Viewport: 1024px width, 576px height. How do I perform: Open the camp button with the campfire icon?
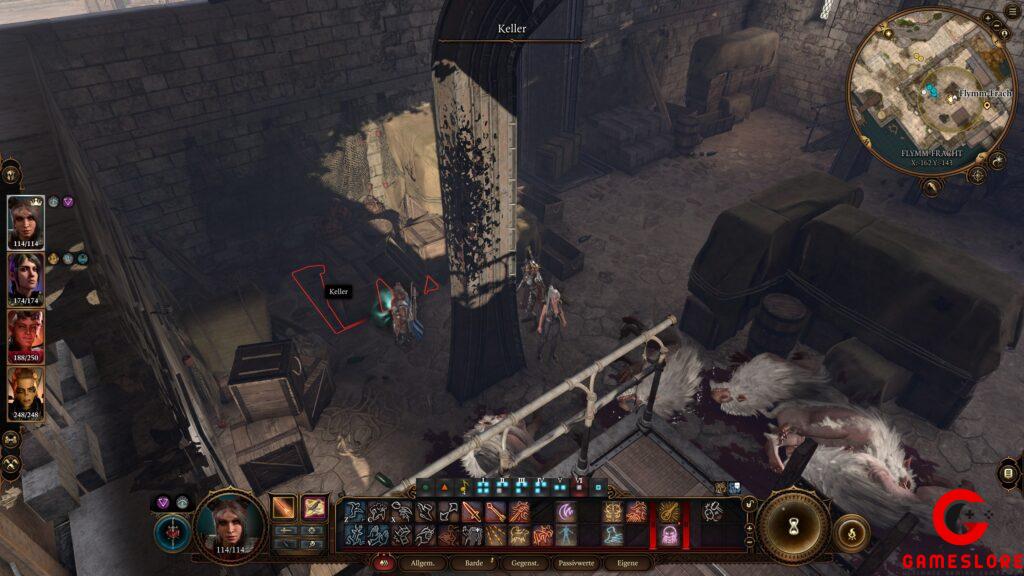[851, 533]
